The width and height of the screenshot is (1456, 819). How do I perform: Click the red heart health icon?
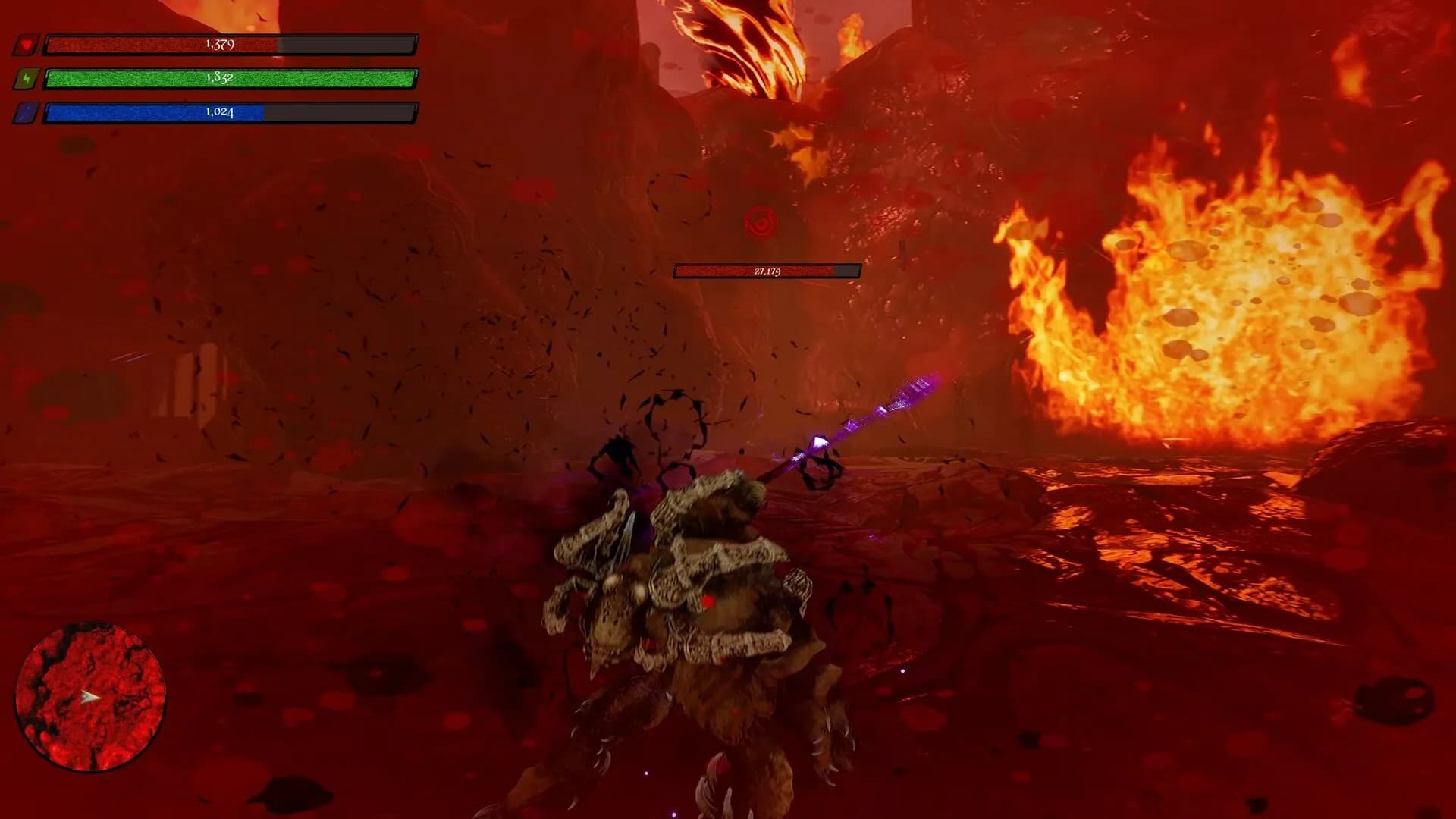[26, 45]
